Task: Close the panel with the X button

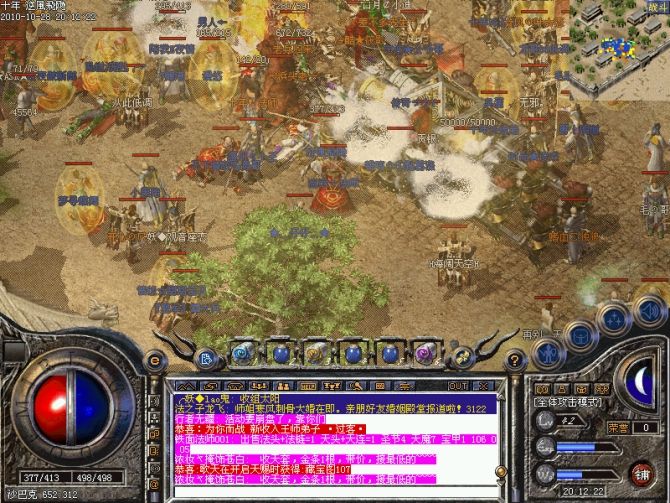Action: [x=477, y=385]
